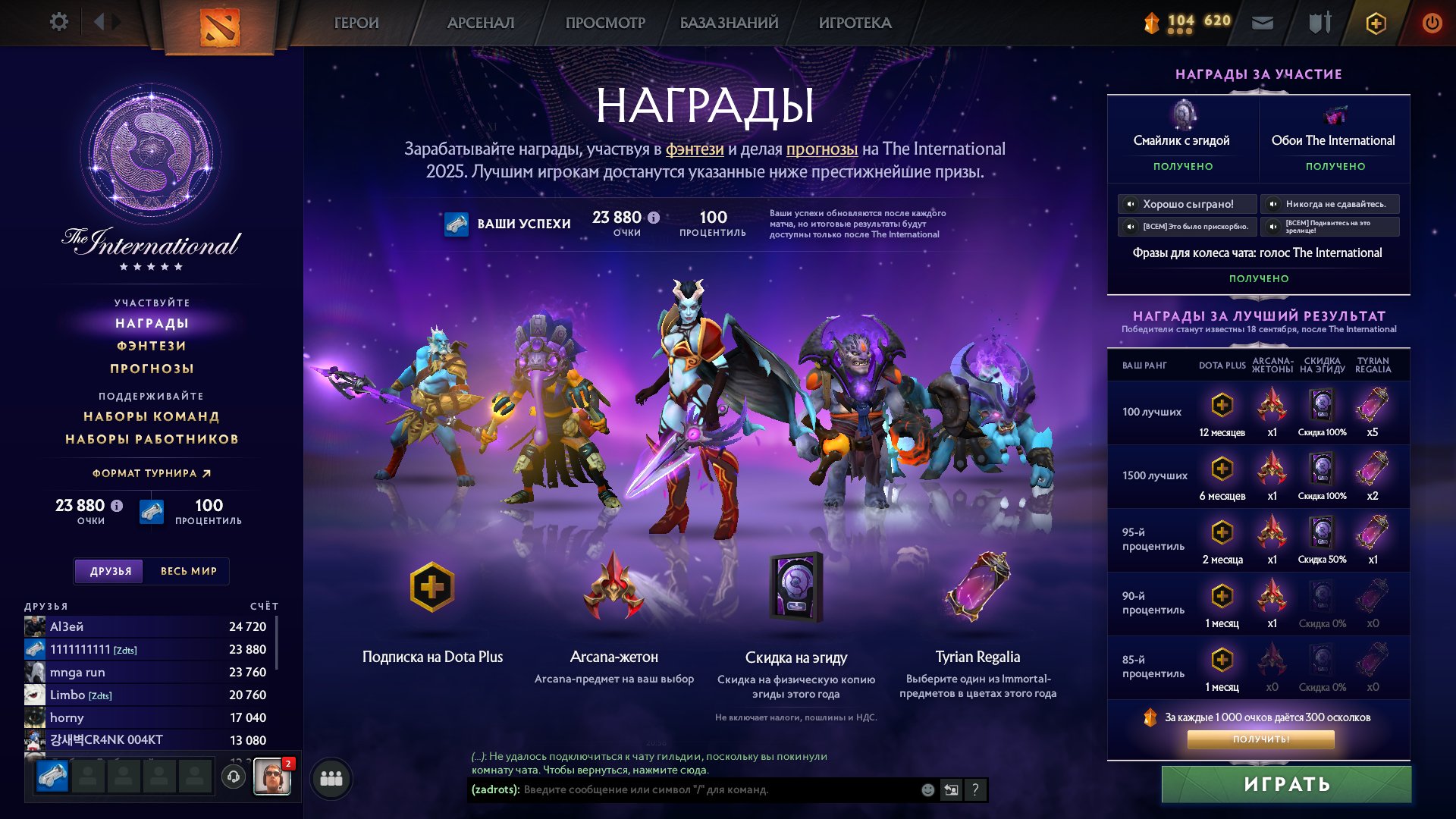Open the settings gear icon
1456x819 pixels.
click(59, 22)
